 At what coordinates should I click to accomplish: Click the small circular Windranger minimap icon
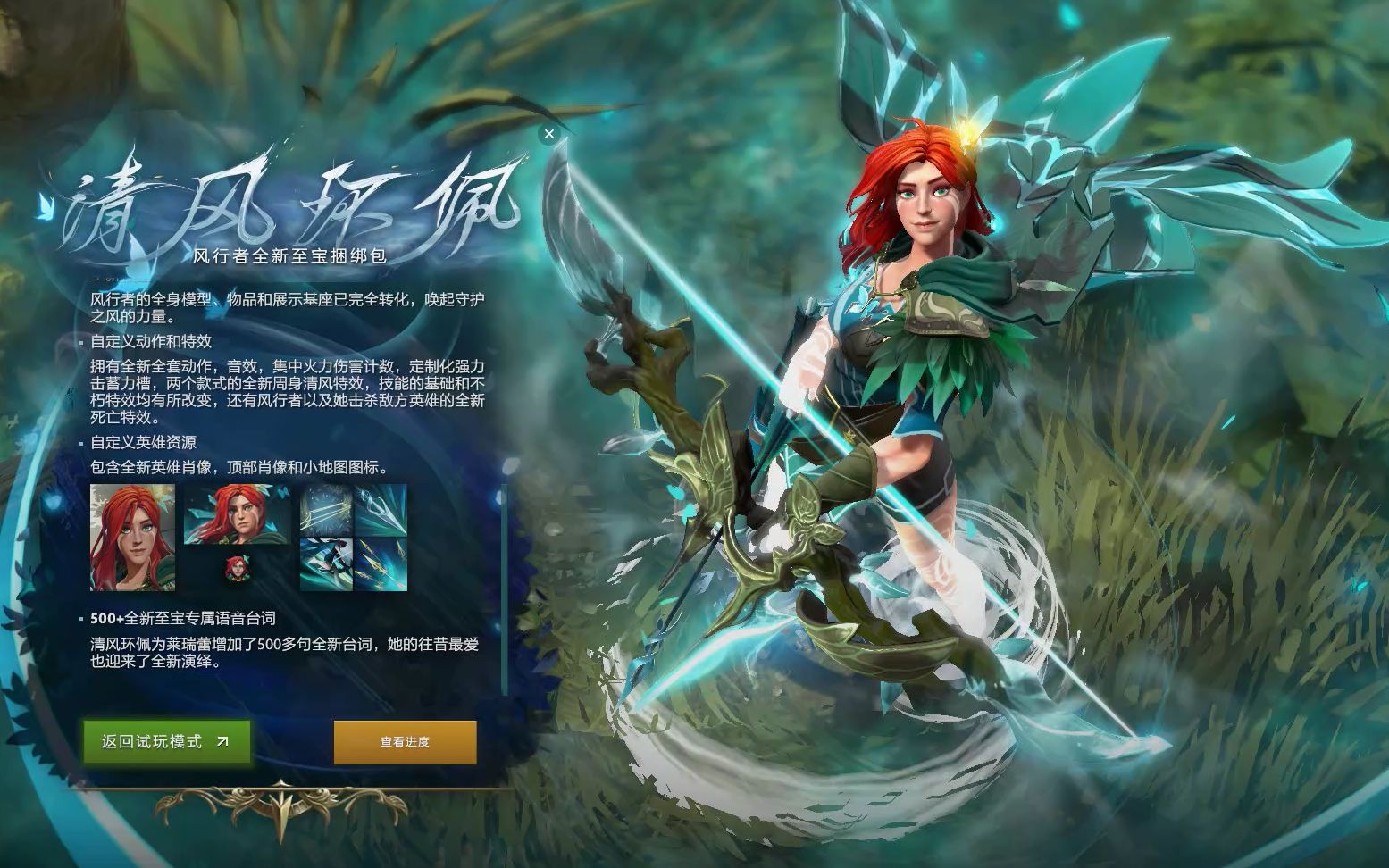(x=237, y=570)
